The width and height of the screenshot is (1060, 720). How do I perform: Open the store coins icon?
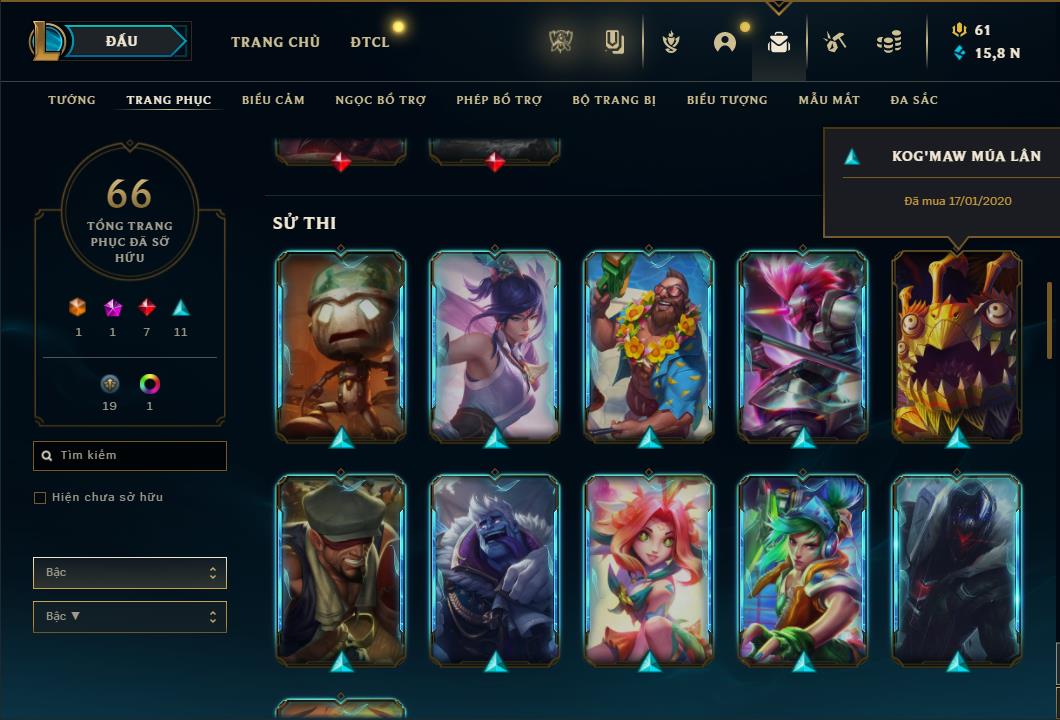888,42
